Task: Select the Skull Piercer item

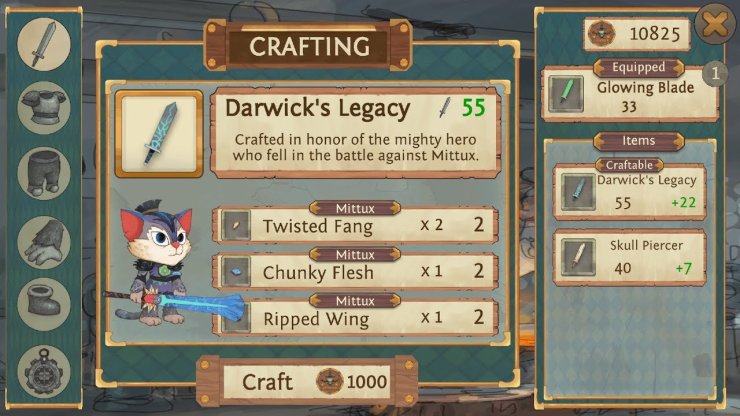Action: pyautogui.click(x=629, y=257)
